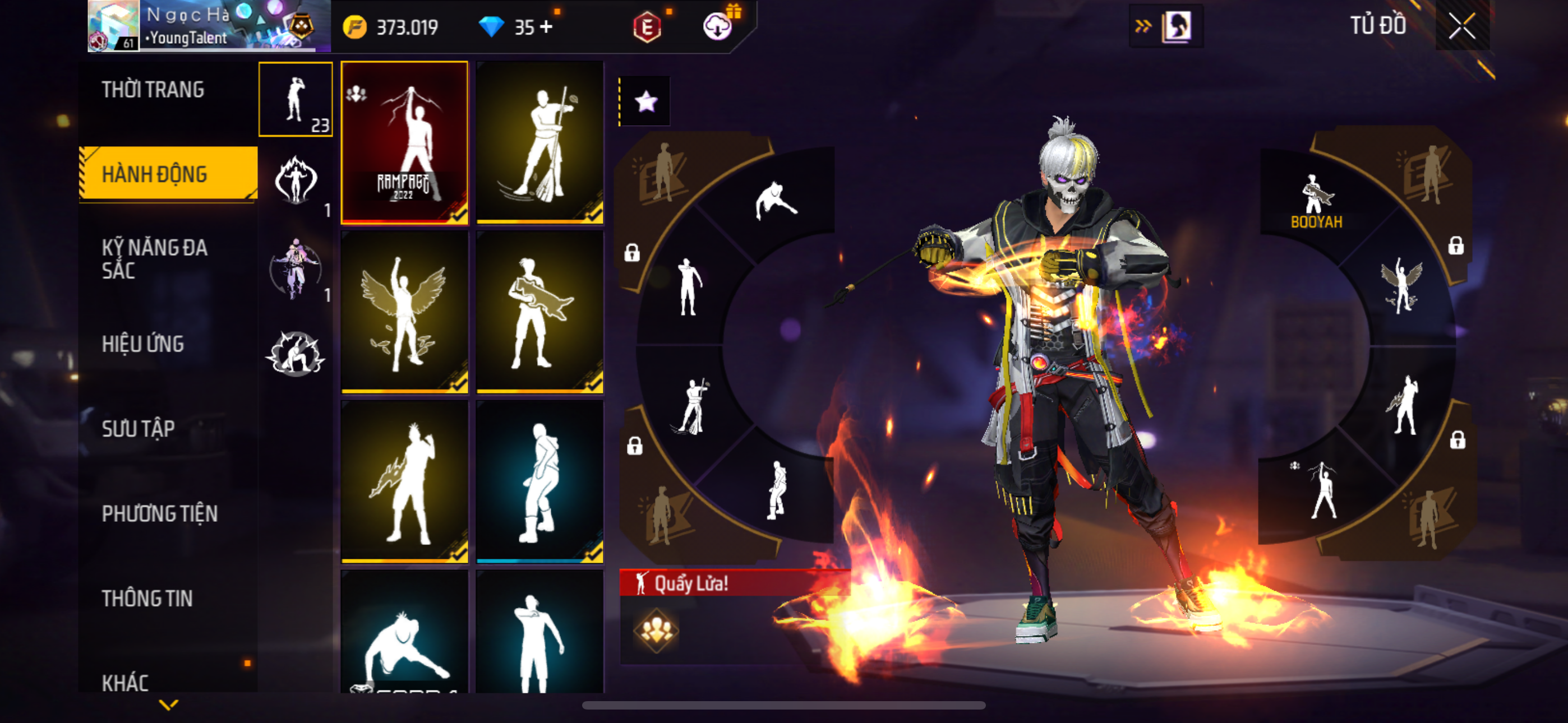Select the Hành Động category
The height and width of the screenshot is (723, 1568).
pos(155,174)
